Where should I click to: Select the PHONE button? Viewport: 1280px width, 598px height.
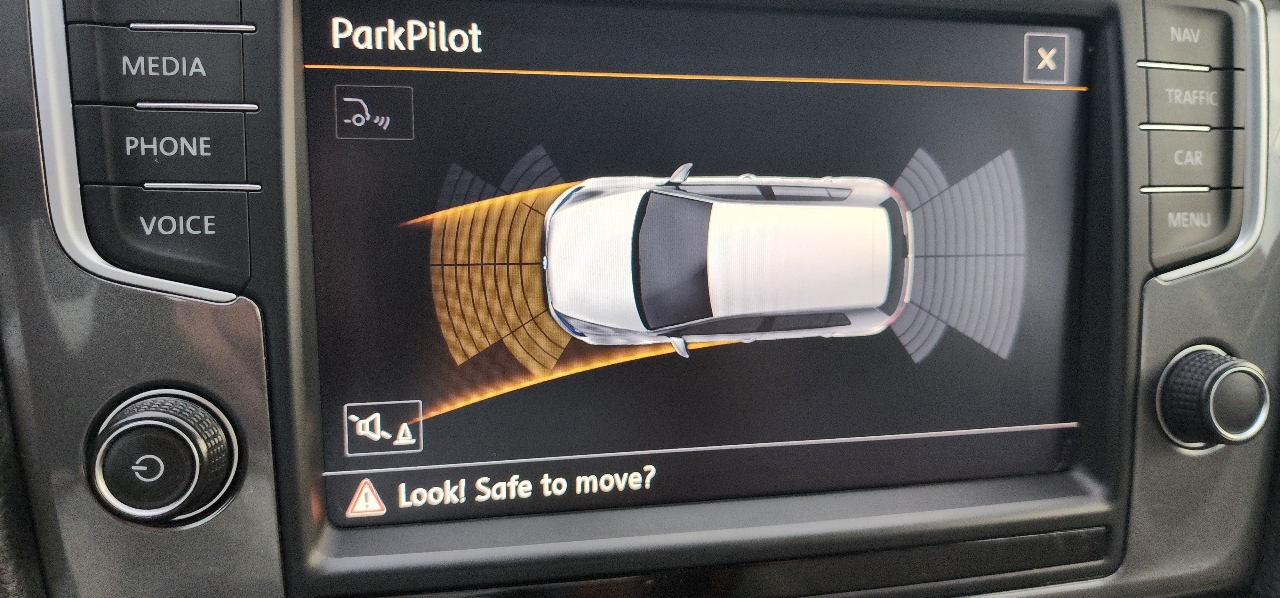[167, 147]
